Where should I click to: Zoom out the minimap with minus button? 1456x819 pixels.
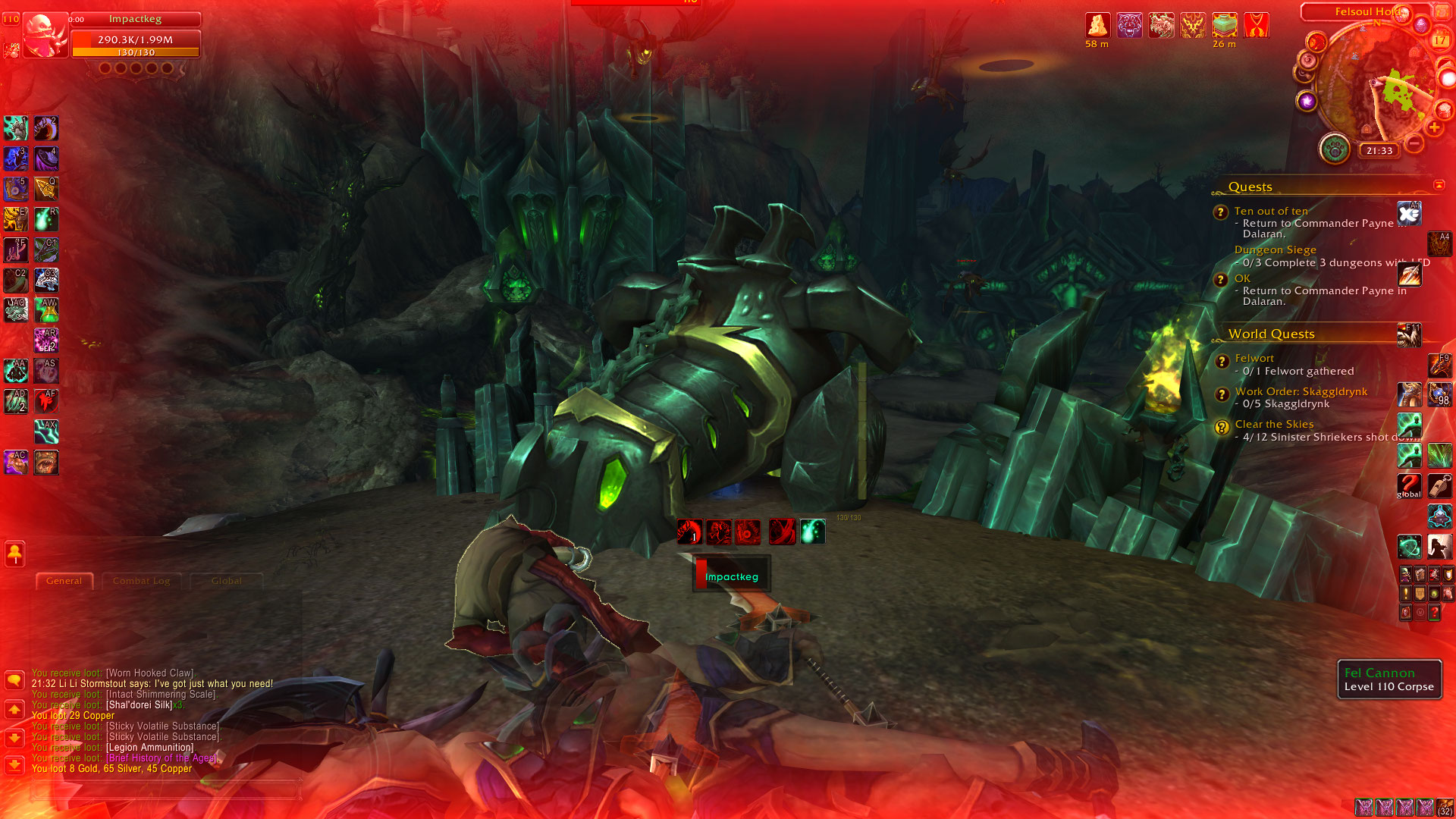(x=1414, y=143)
